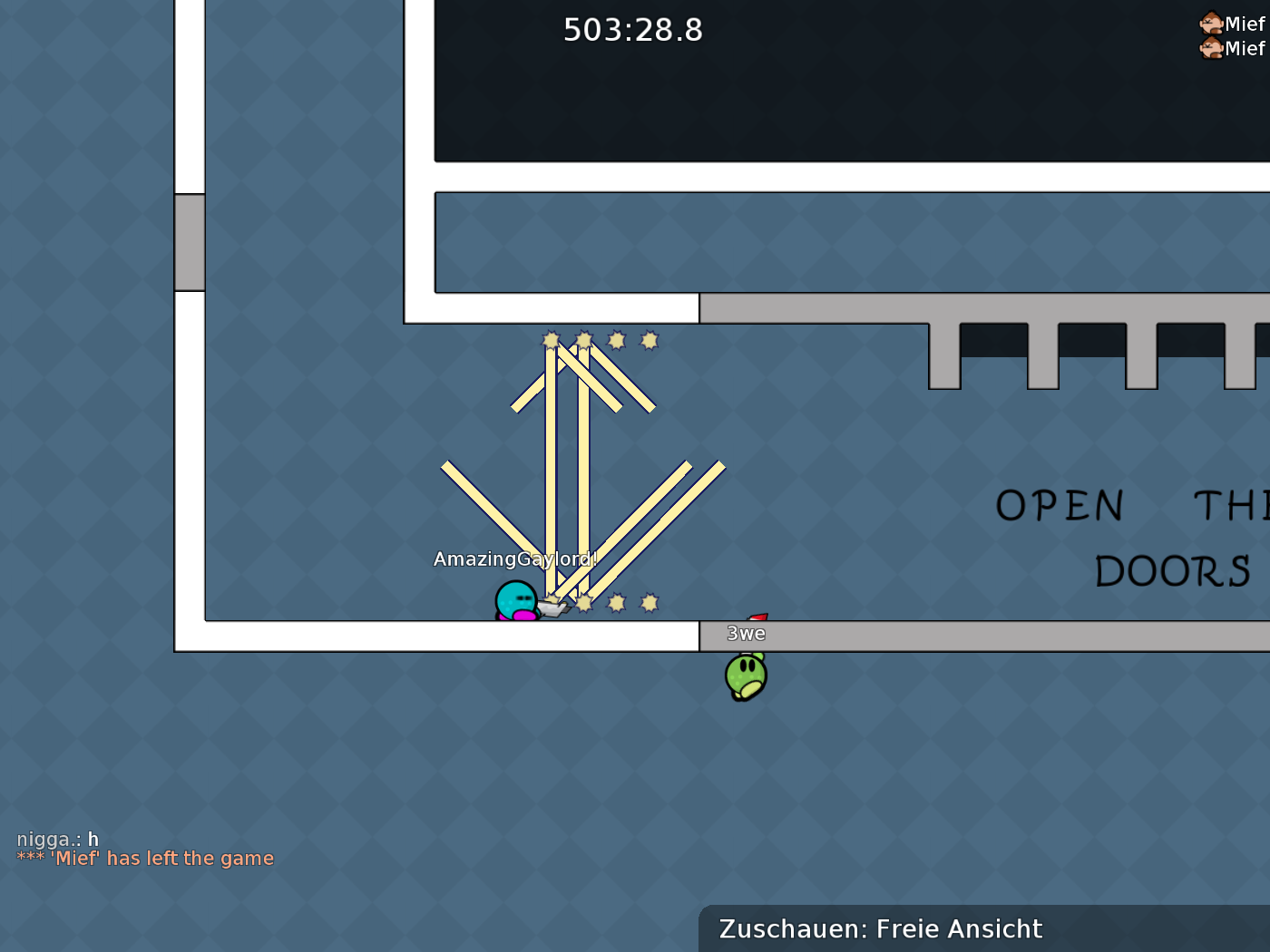Click the second Mief name in the scoreboard

click(1244, 50)
